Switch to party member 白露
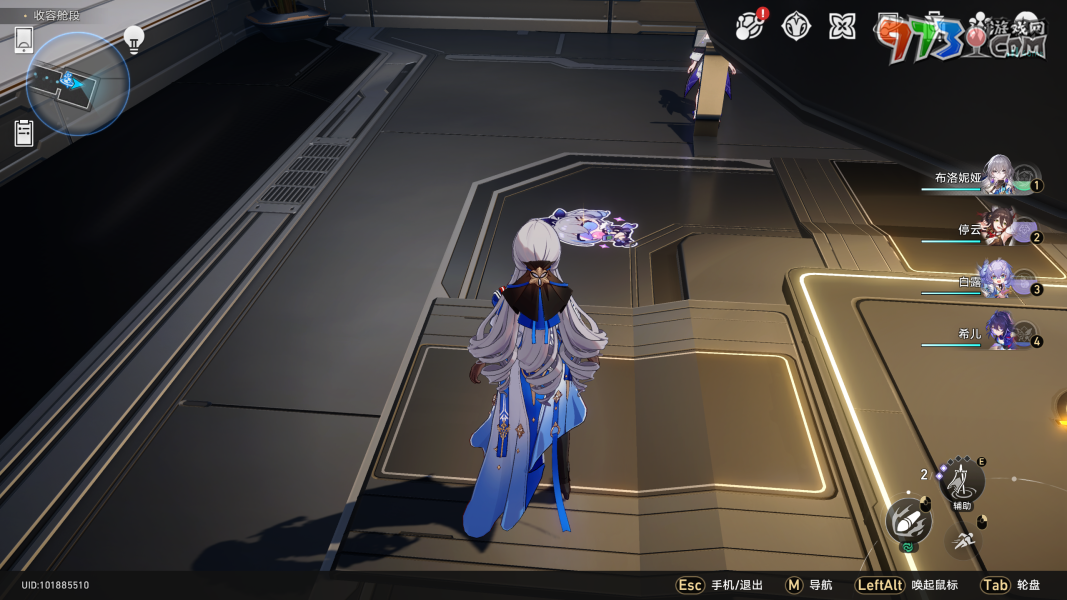 pos(997,280)
